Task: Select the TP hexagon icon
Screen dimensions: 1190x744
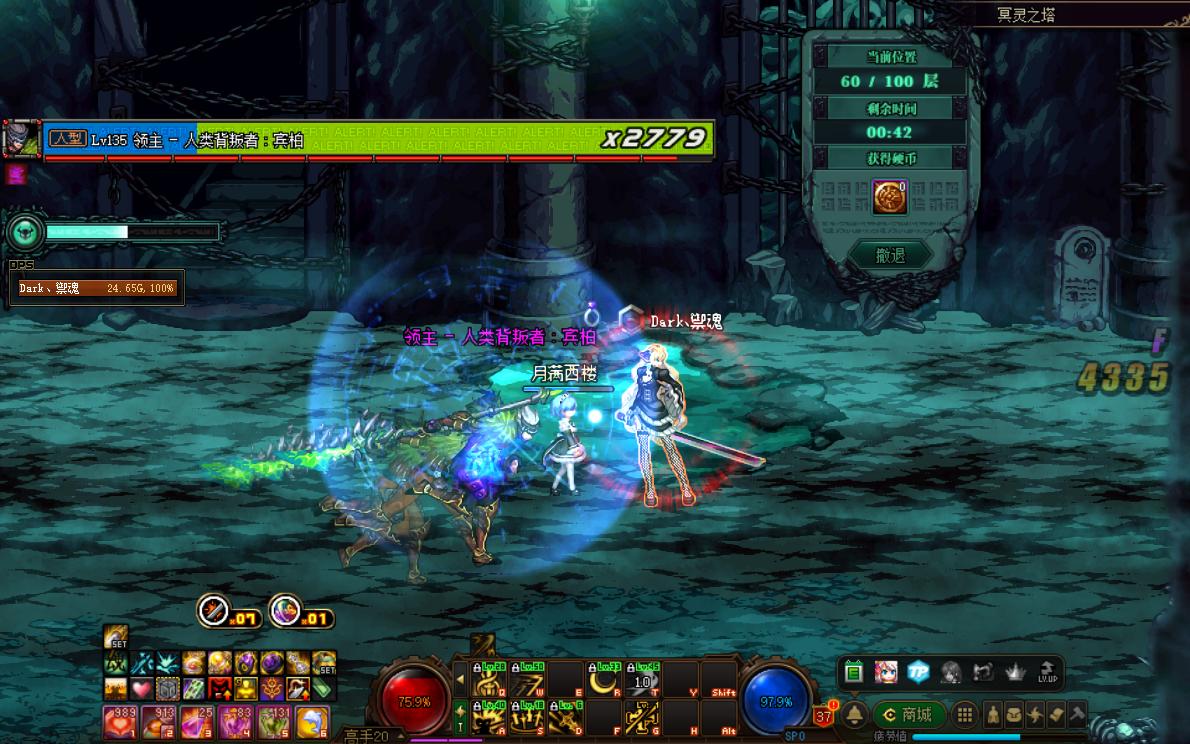Action: click(x=918, y=672)
